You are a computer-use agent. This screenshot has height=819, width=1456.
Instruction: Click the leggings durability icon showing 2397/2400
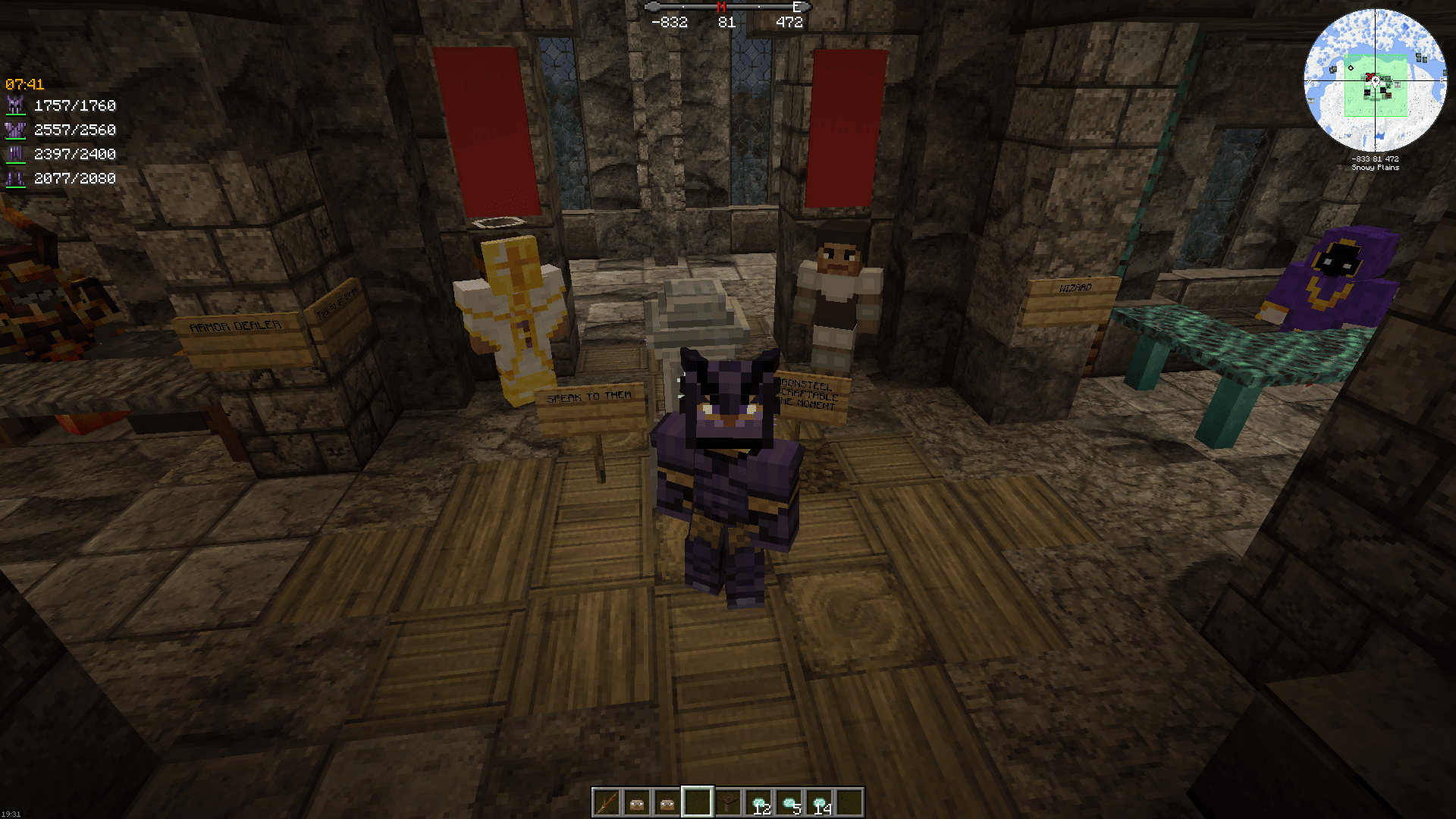[17, 154]
